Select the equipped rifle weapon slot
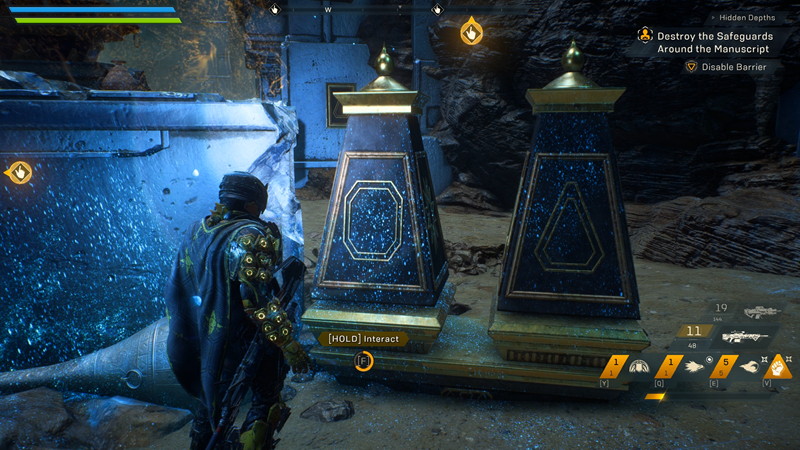Viewport: 800px width, 450px height. pos(744,337)
